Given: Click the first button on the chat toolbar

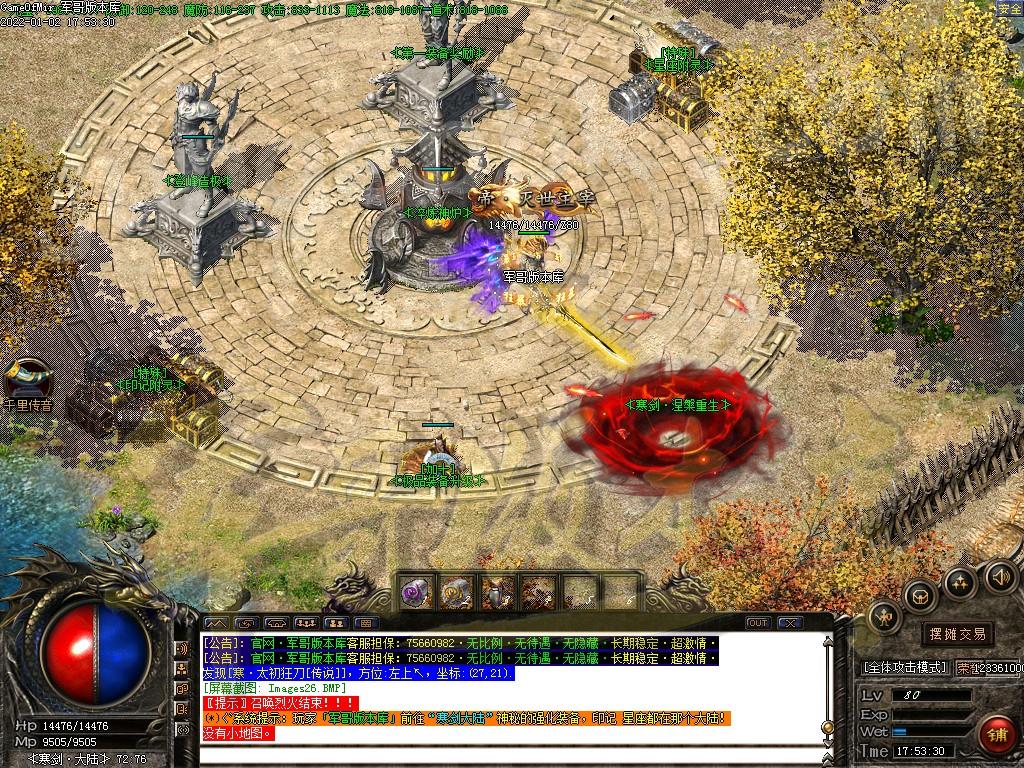Looking at the screenshot, I should coord(214,623).
